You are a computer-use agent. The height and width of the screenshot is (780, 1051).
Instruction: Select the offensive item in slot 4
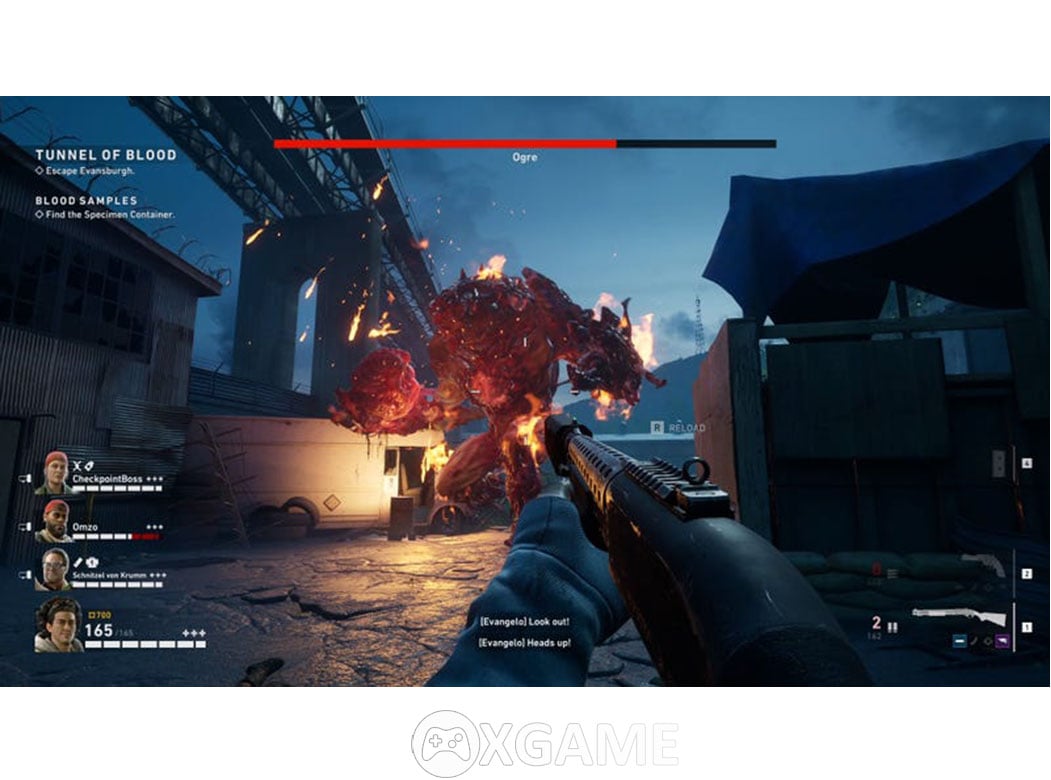pos(999,463)
